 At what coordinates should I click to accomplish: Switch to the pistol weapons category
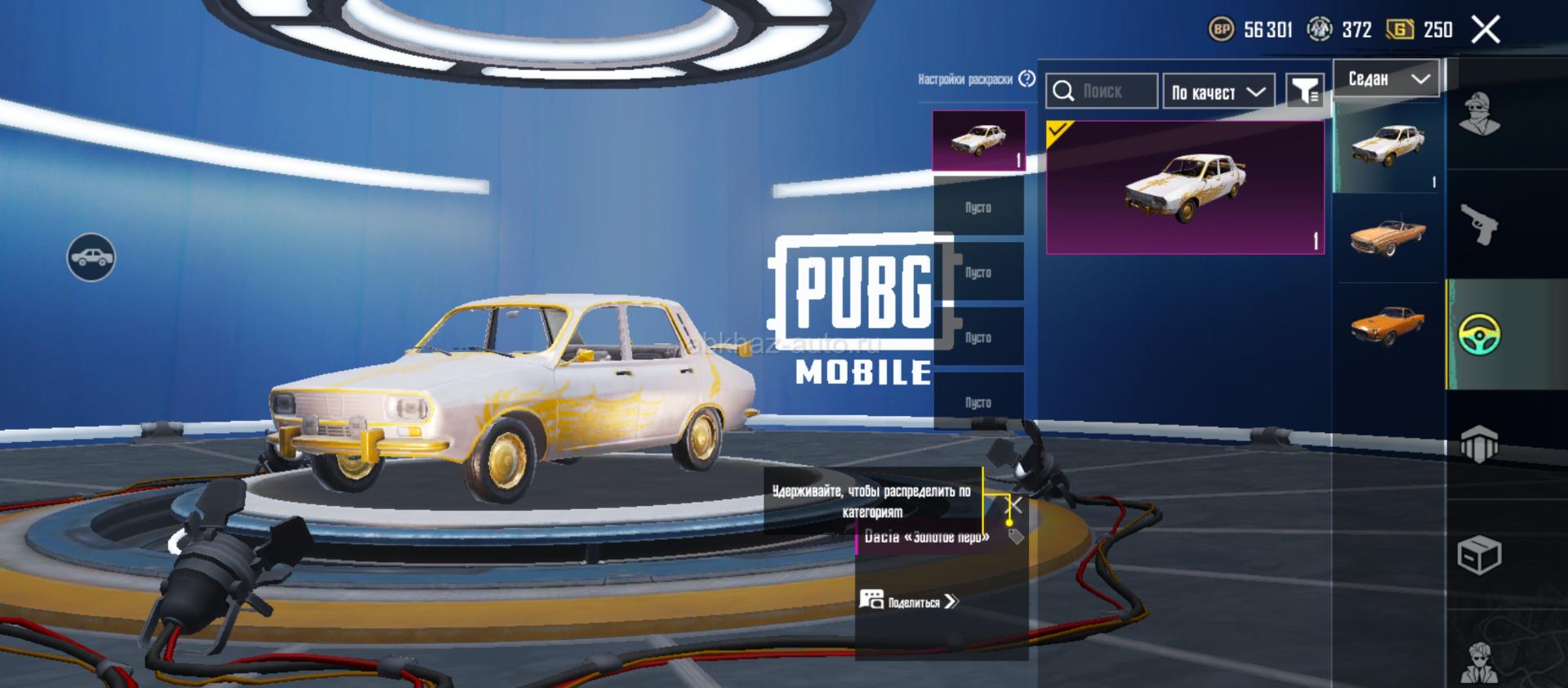1479,224
